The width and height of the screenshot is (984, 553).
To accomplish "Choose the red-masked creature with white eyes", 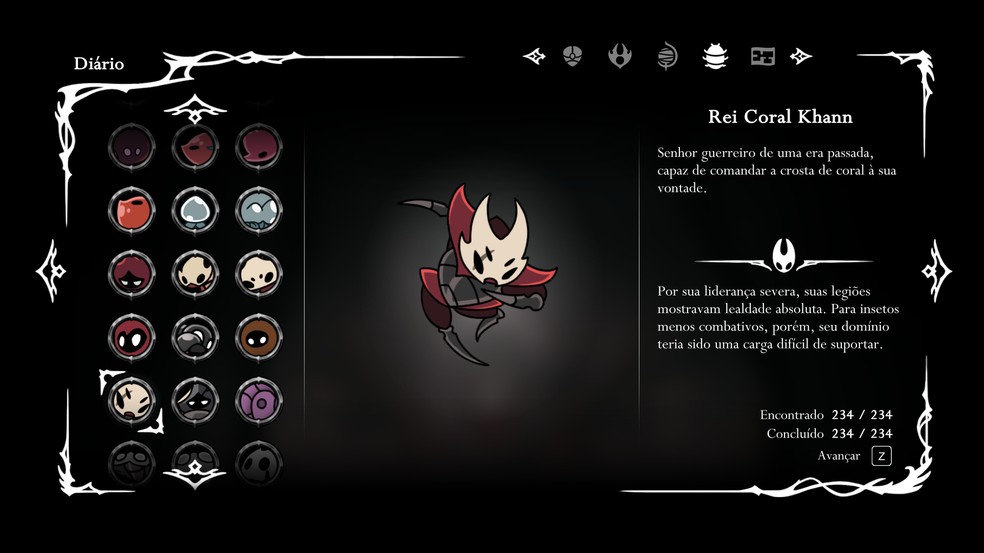I will coord(132,337).
